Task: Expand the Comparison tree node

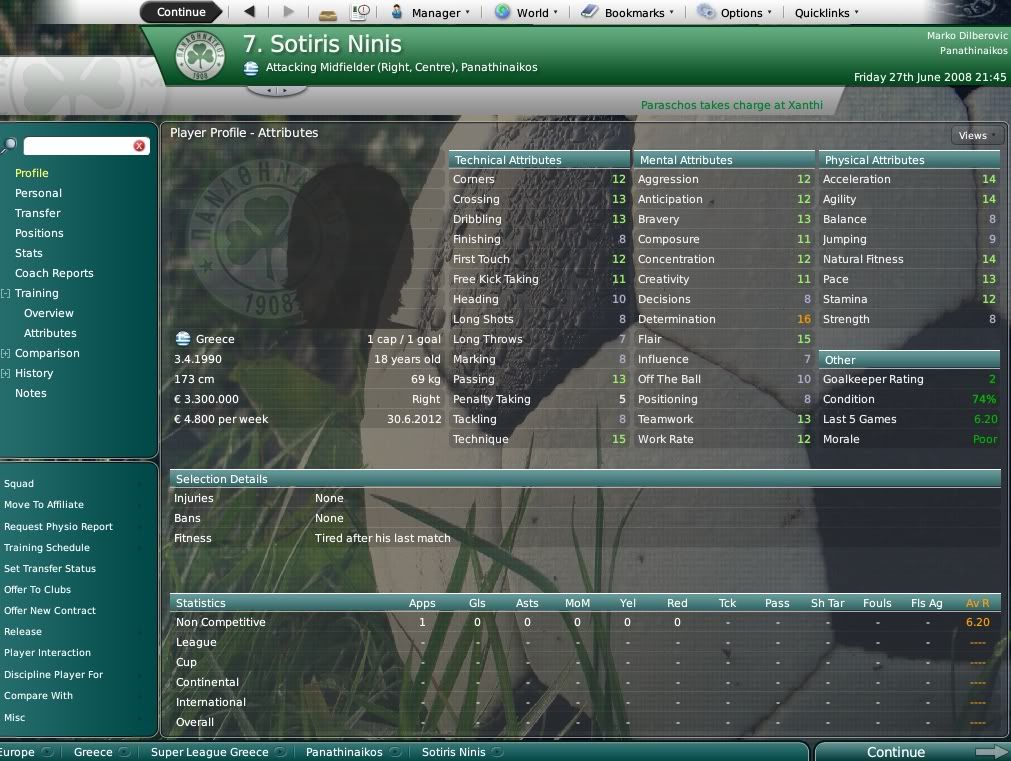Action: (6, 353)
